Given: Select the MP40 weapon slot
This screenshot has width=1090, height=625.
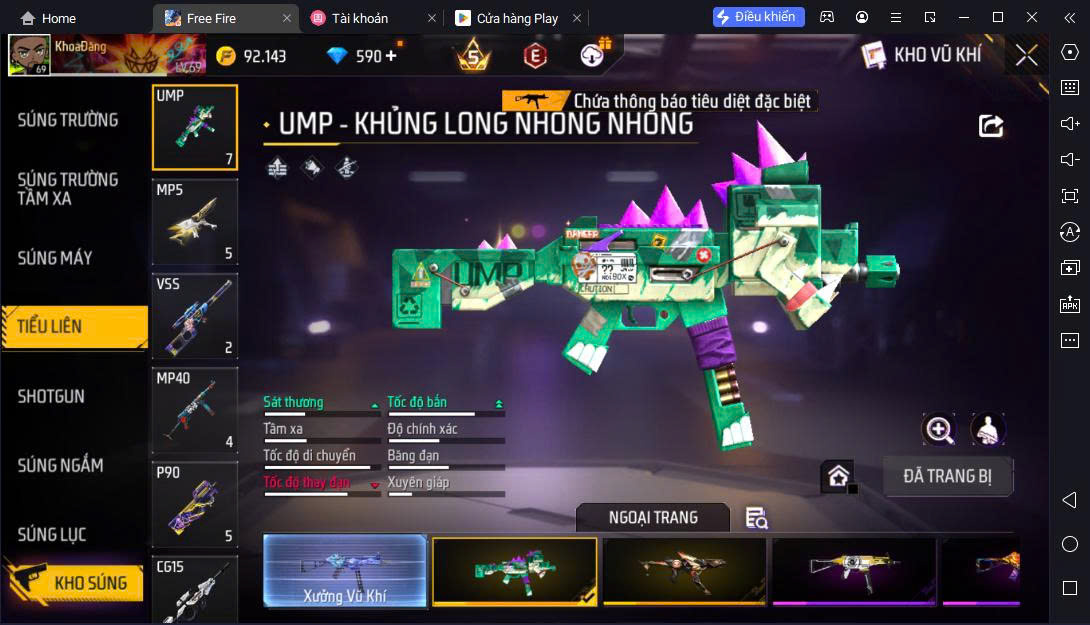Looking at the screenshot, I should click(x=195, y=411).
